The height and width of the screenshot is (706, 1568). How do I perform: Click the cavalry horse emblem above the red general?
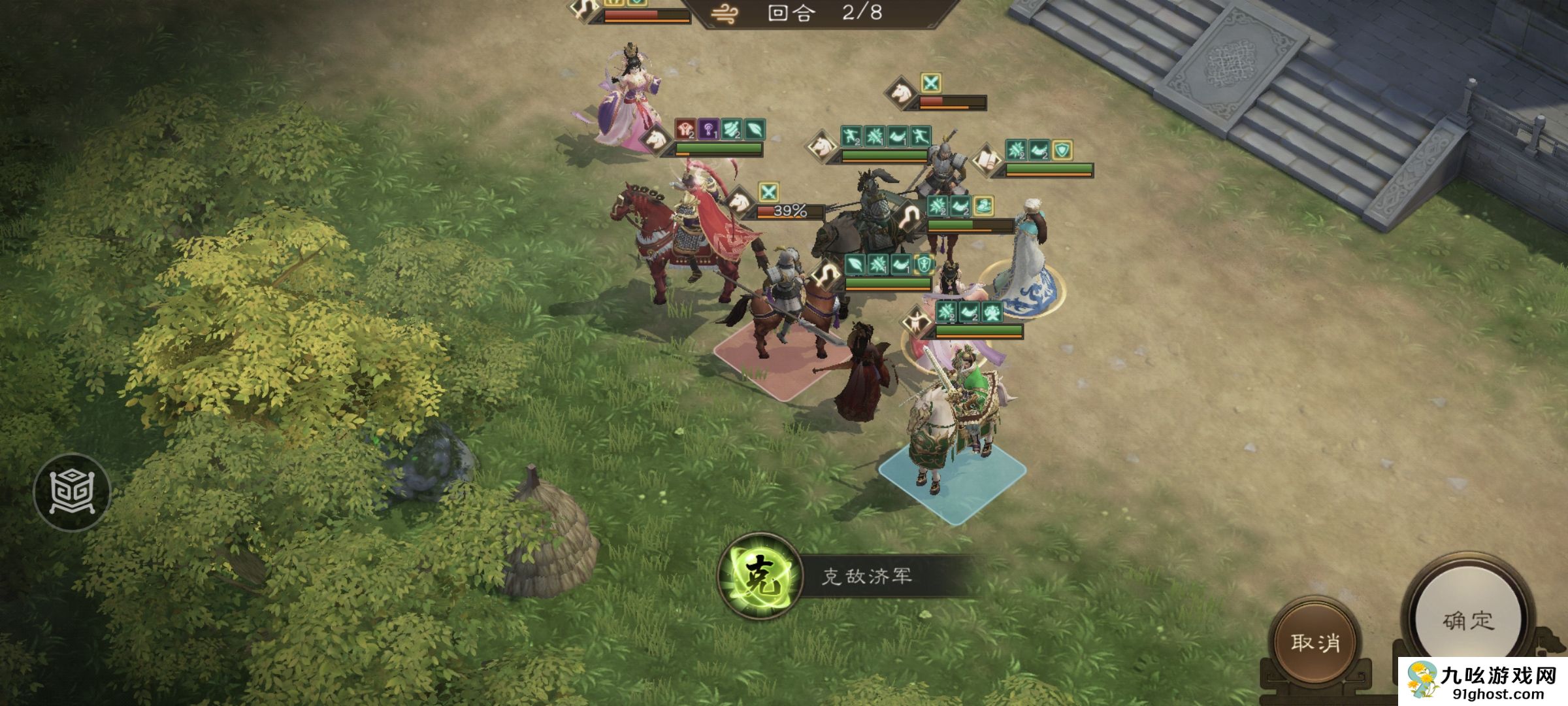click(x=739, y=203)
